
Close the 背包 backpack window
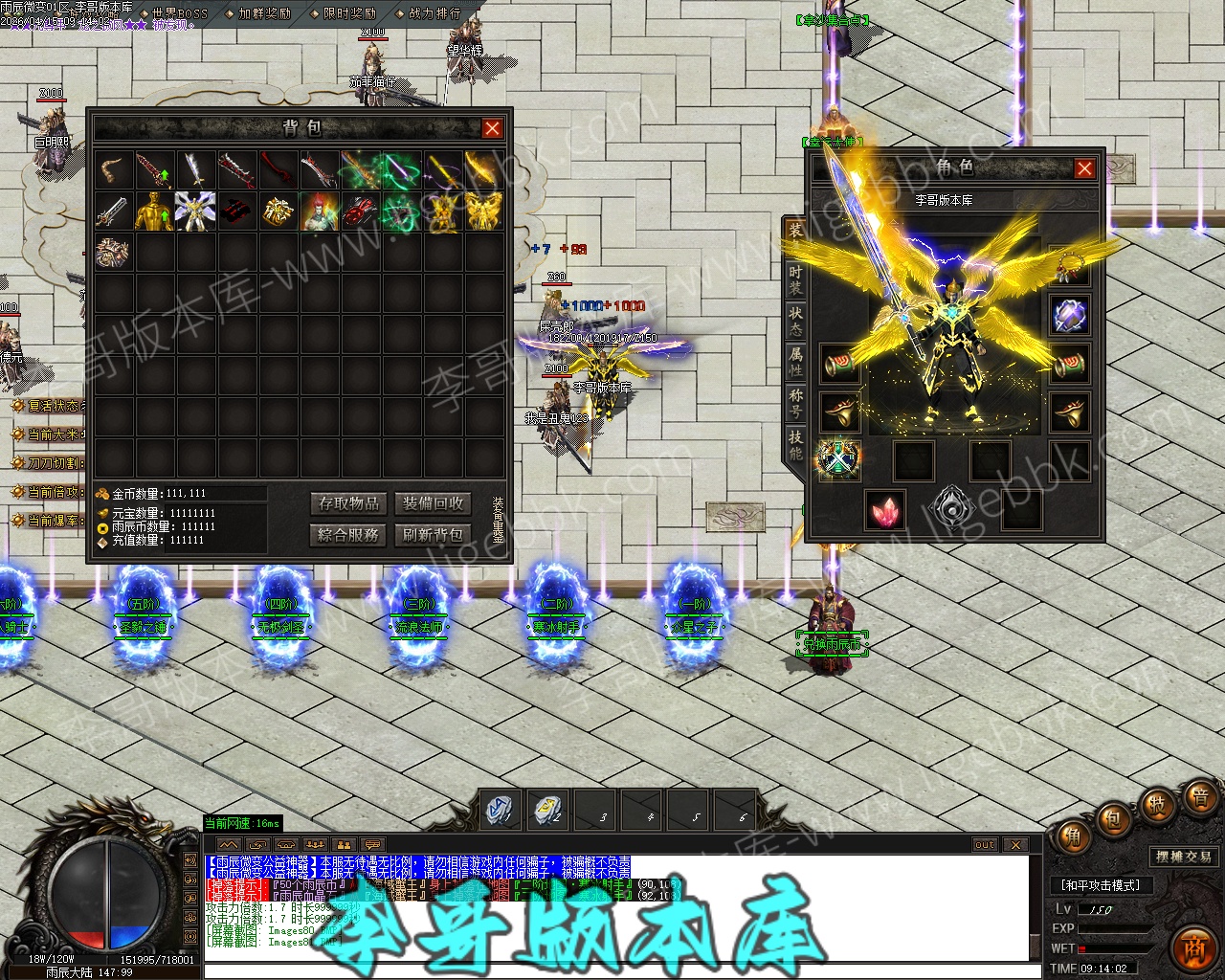(x=492, y=128)
